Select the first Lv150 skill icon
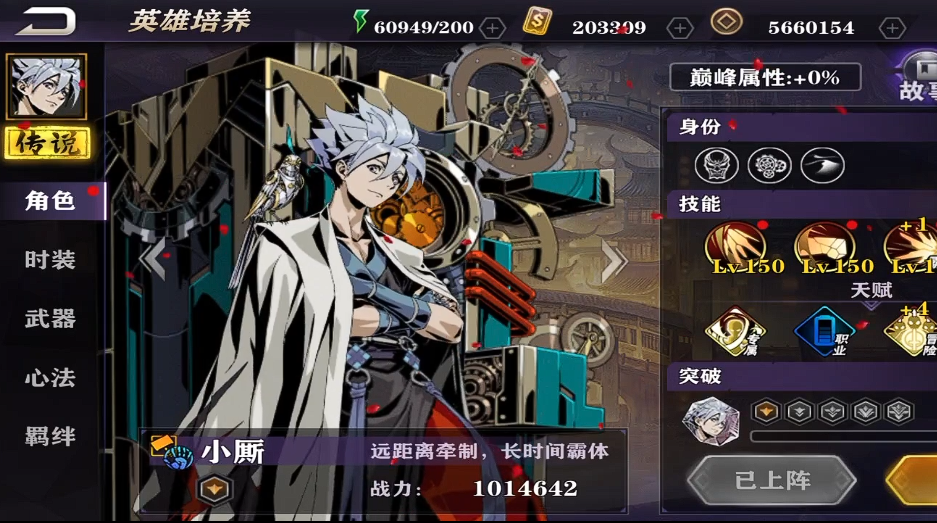 pos(735,246)
